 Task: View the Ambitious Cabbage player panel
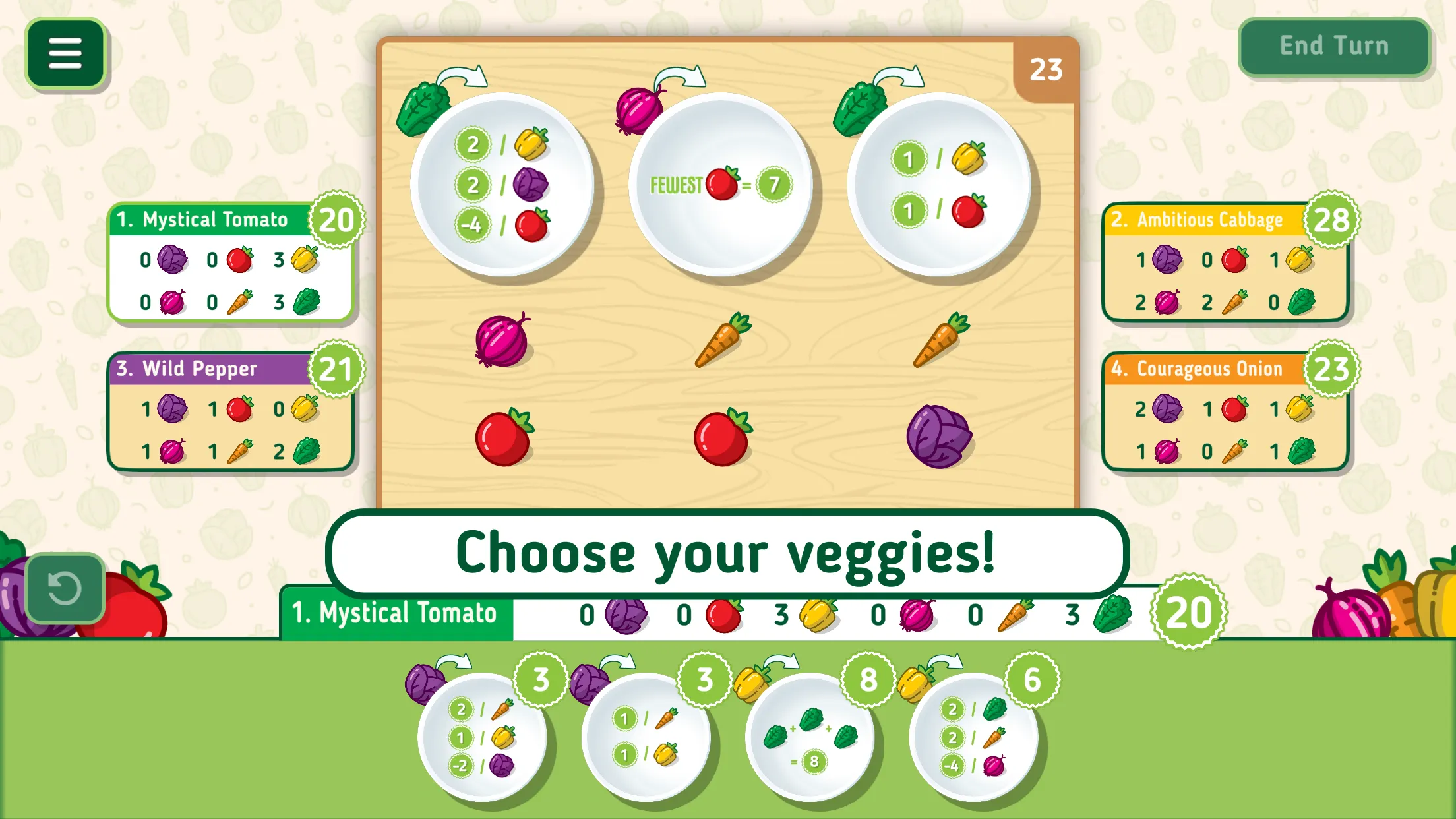pos(1225,262)
